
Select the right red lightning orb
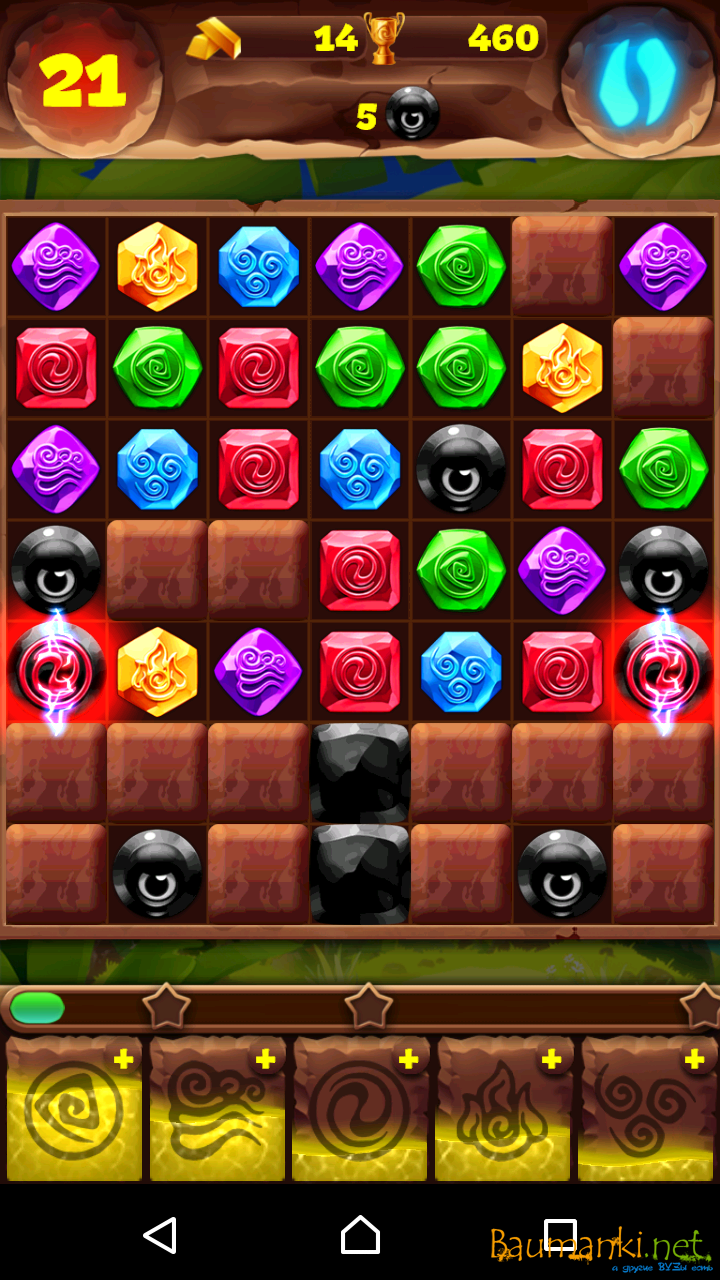click(663, 671)
